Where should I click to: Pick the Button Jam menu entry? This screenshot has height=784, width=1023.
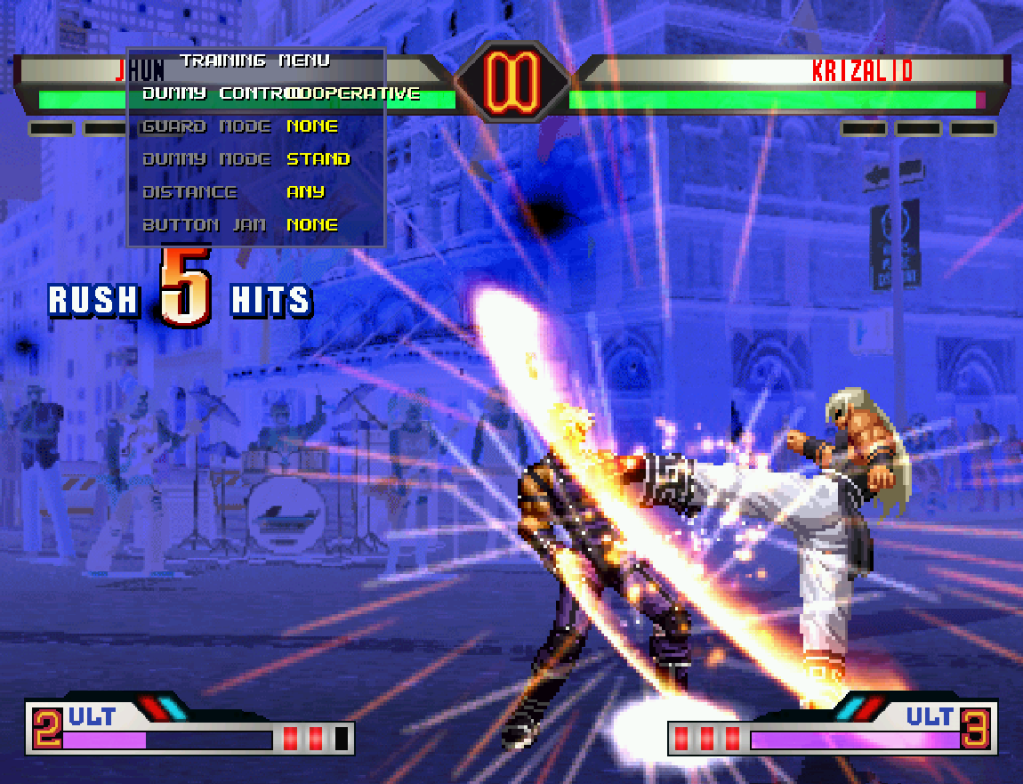[255, 225]
